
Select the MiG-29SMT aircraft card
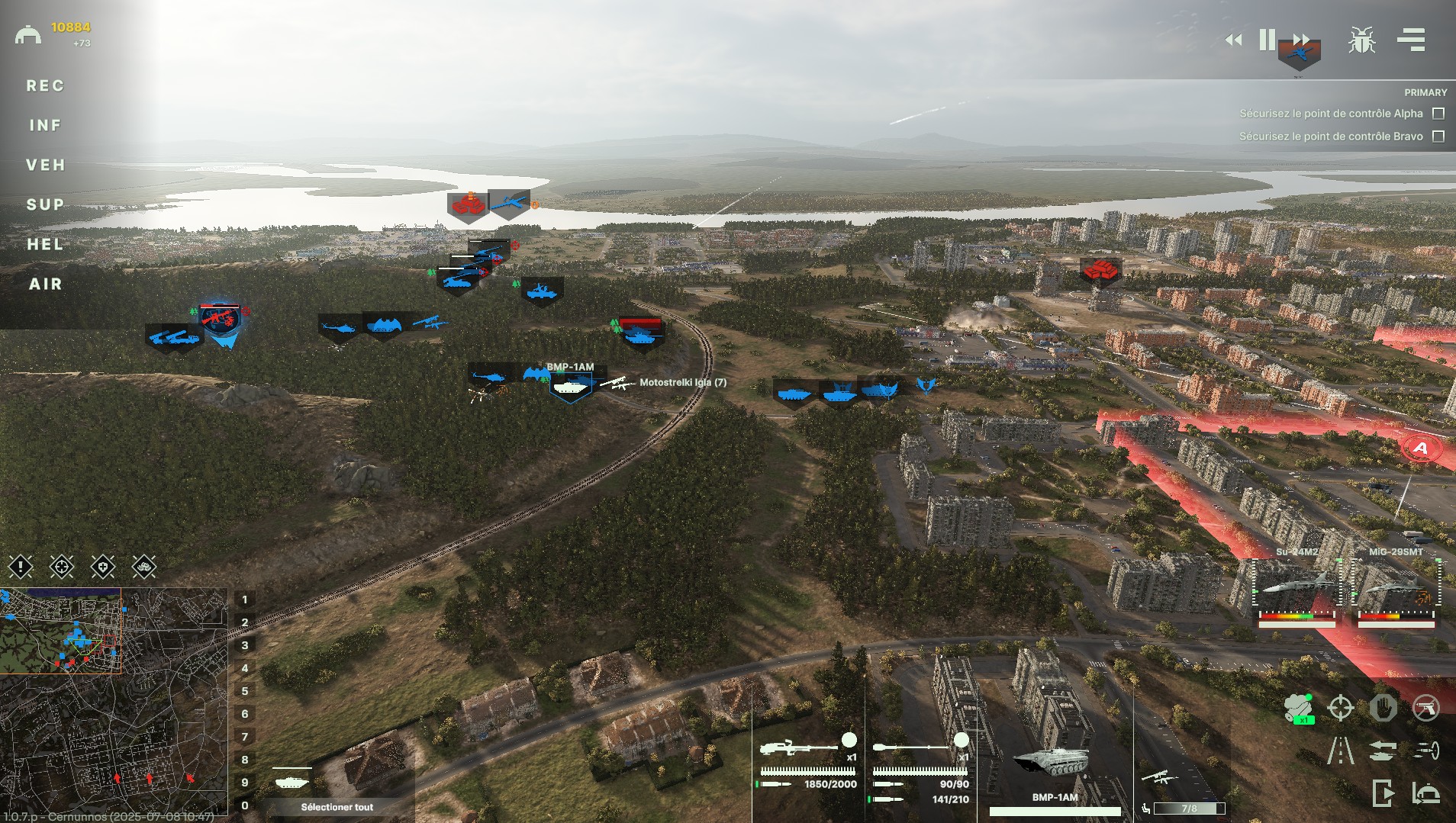pyautogui.click(x=1396, y=587)
